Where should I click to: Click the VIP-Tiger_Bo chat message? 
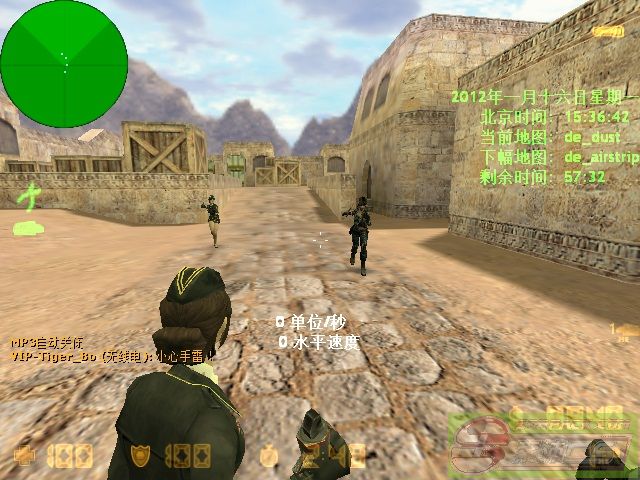110,355
